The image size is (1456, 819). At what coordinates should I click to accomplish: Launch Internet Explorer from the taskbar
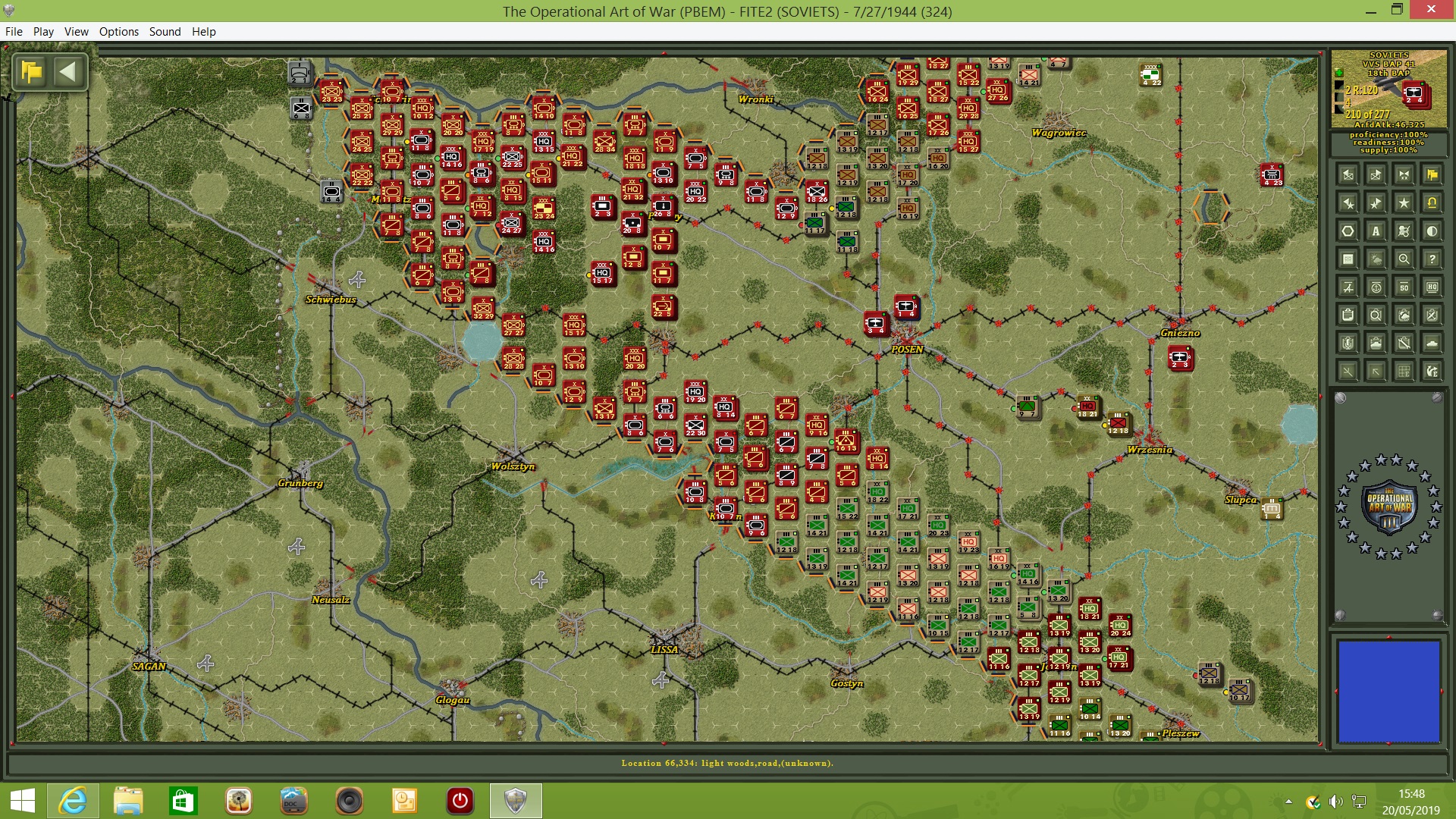[x=73, y=800]
